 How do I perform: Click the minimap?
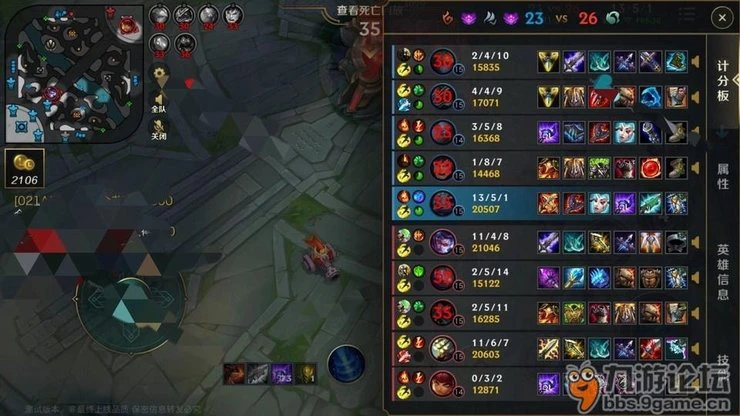point(73,73)
